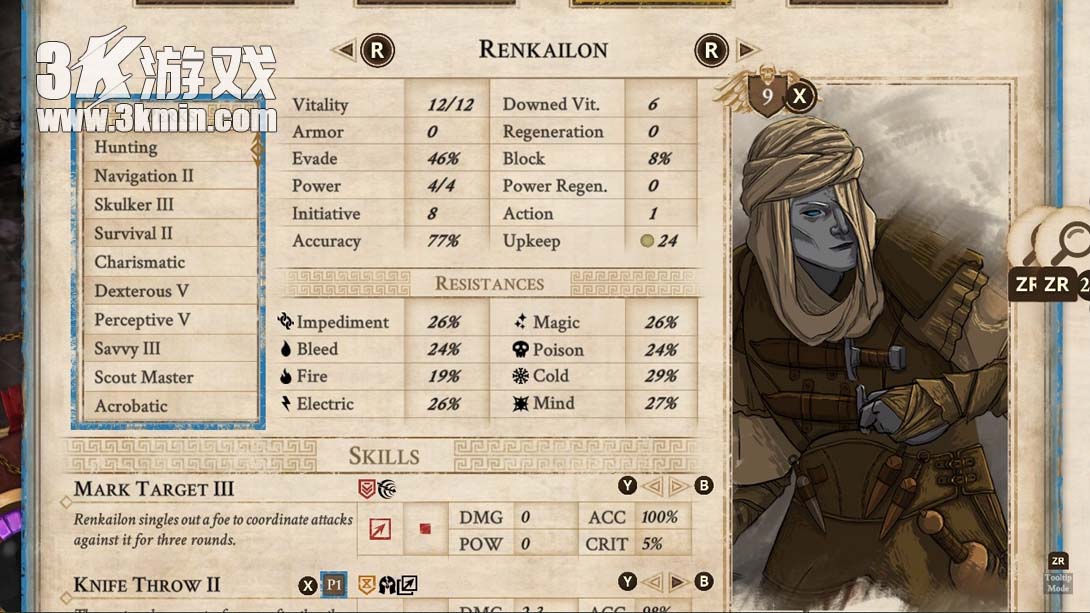Pick the Savvy III trait row
1090x613 pixels.
click(x=165, y=349)
